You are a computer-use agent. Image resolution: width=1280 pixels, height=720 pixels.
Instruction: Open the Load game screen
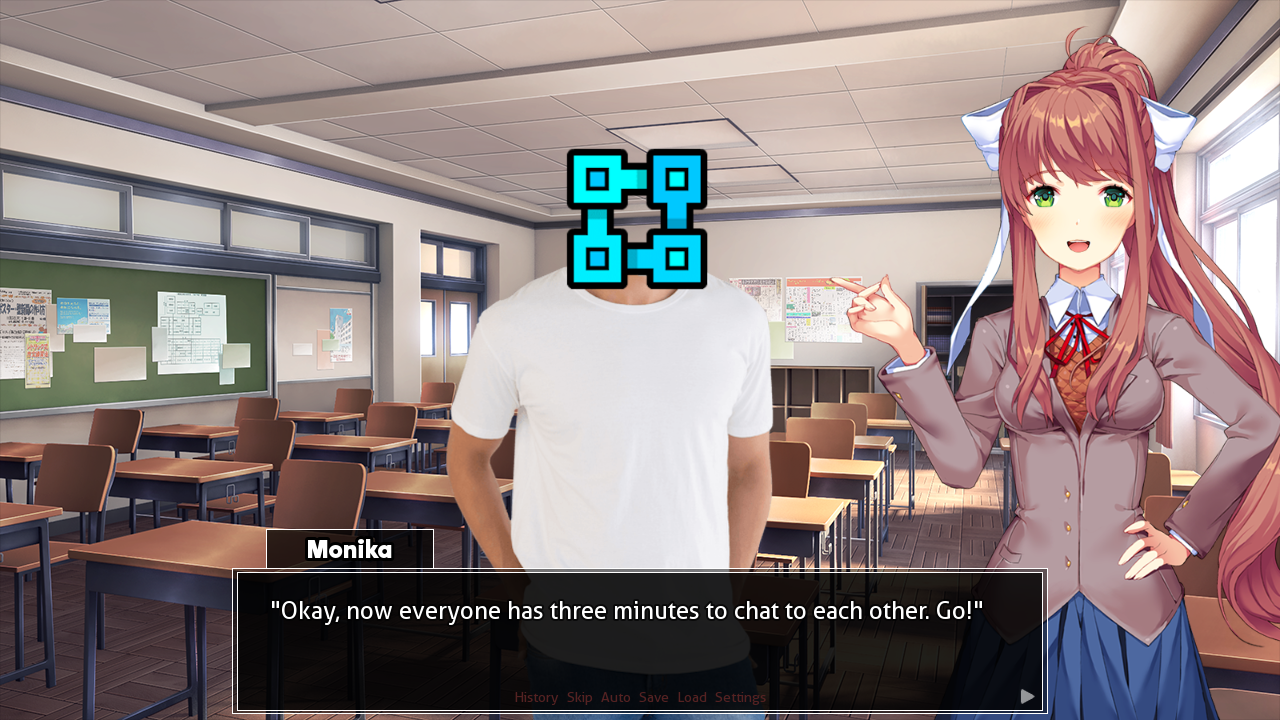pos(691,697)
